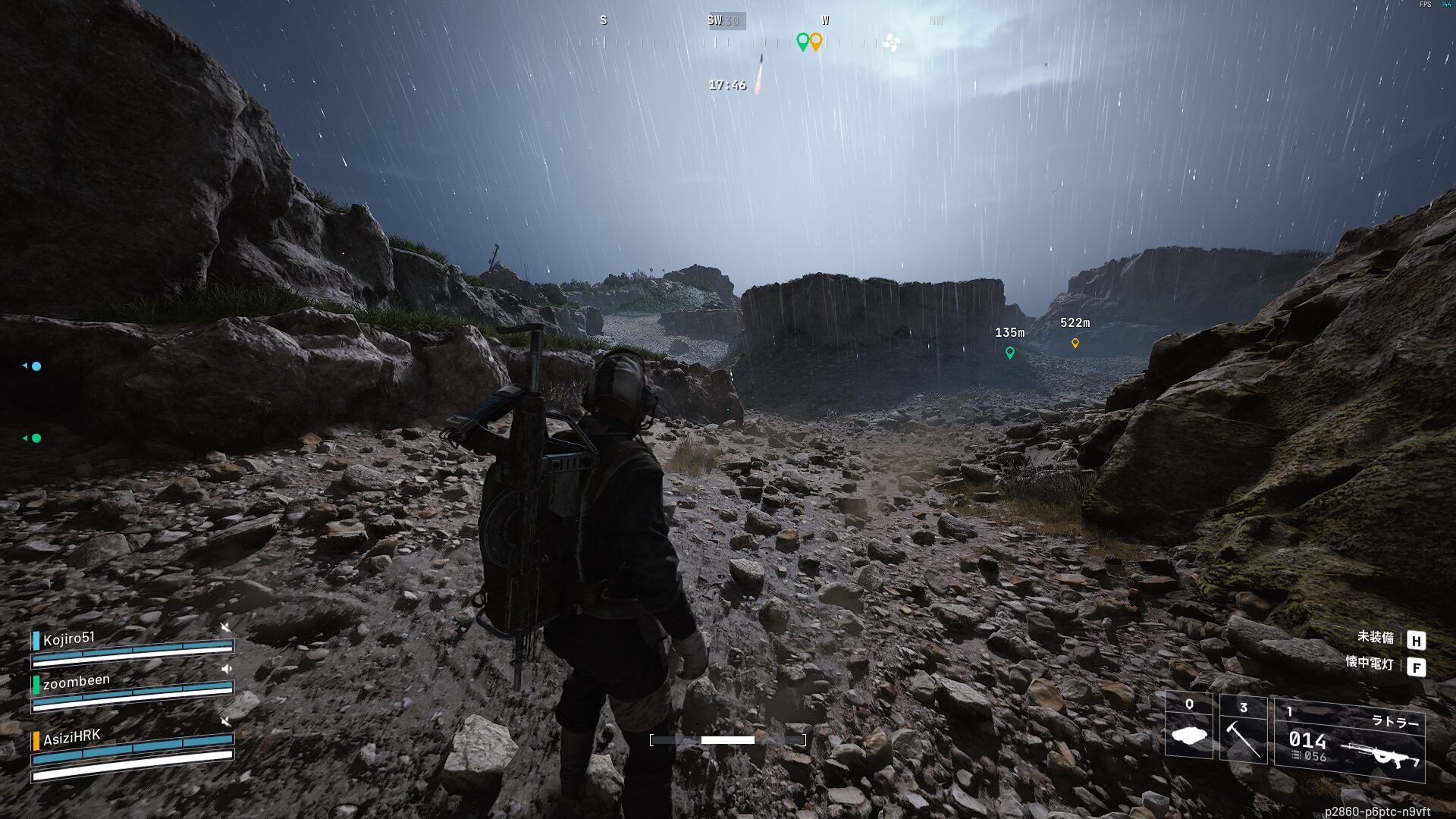Screen dimensions: 1456x819
Task: Toggle the speaker icon beside zoombeen
Action: pyautogui.click(x=226, y=669)
